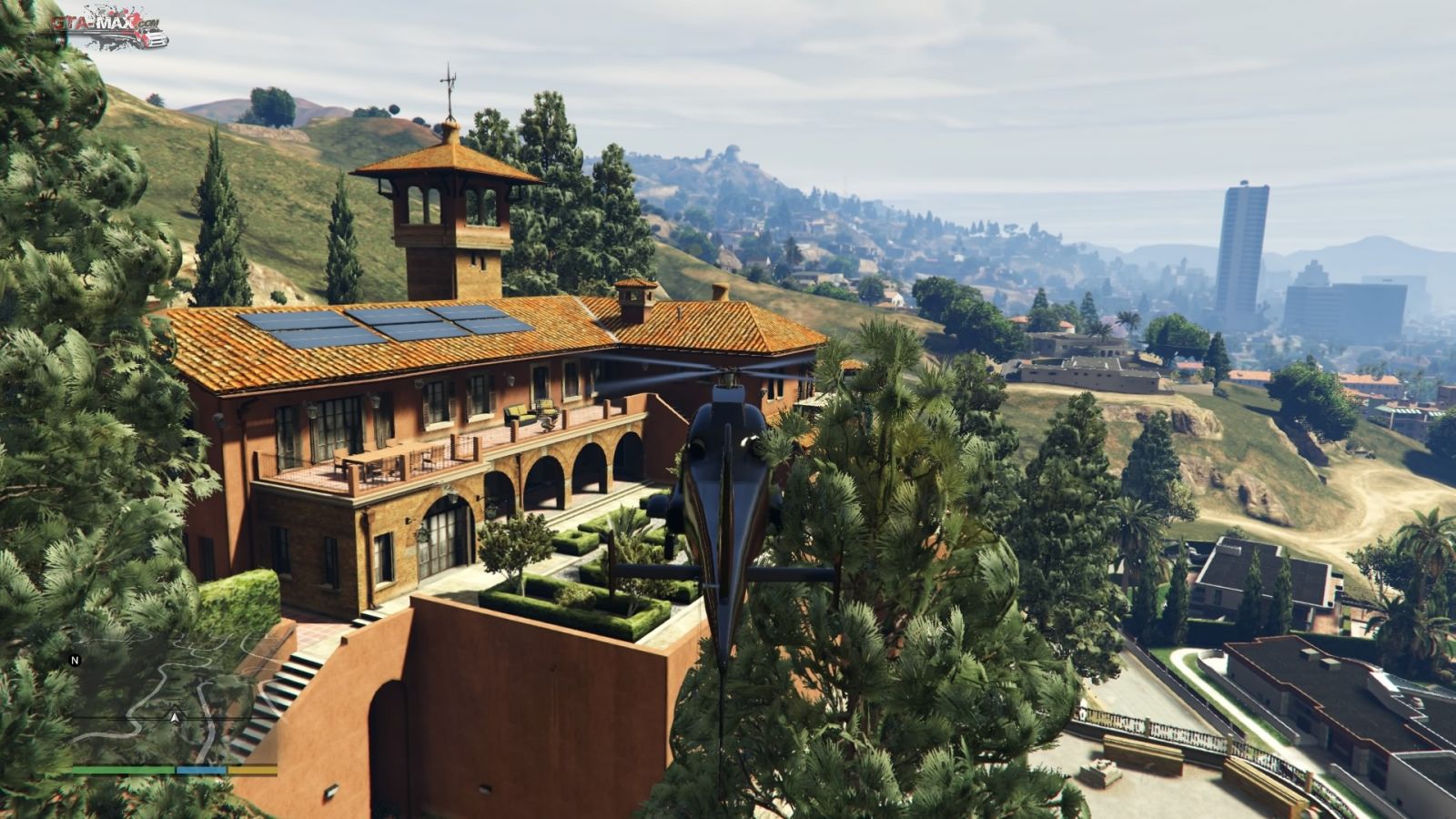Select the player arrow marker on minimap

pyautogui.click(x=175, y=718)
